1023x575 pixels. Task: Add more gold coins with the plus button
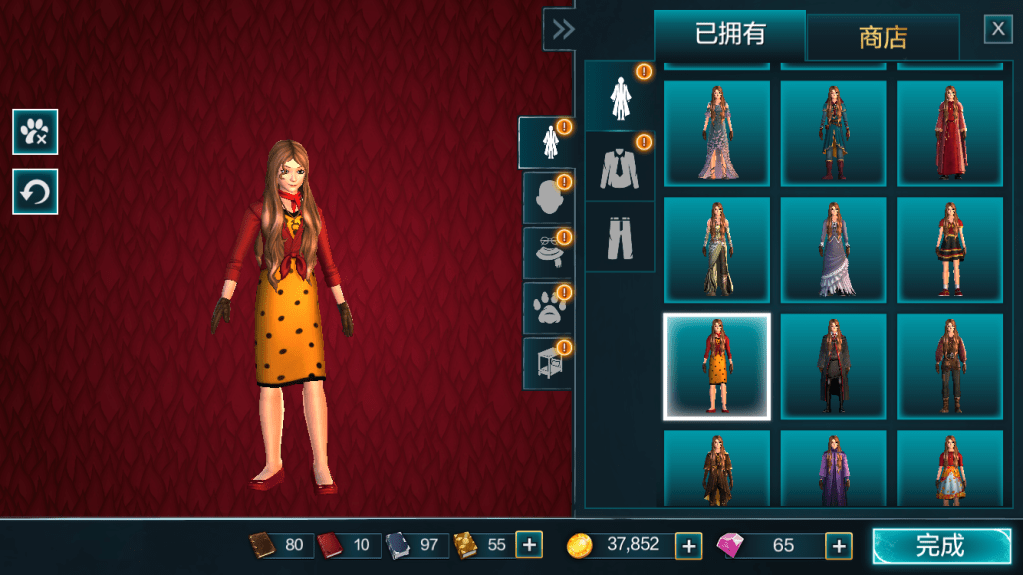[x=688, y=545]
